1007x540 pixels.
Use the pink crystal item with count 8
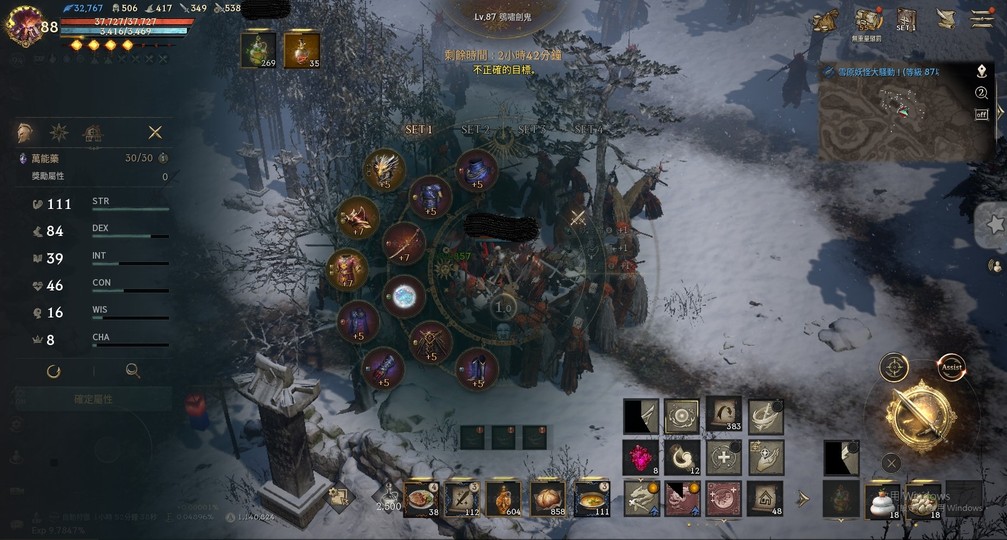(641, 458)
